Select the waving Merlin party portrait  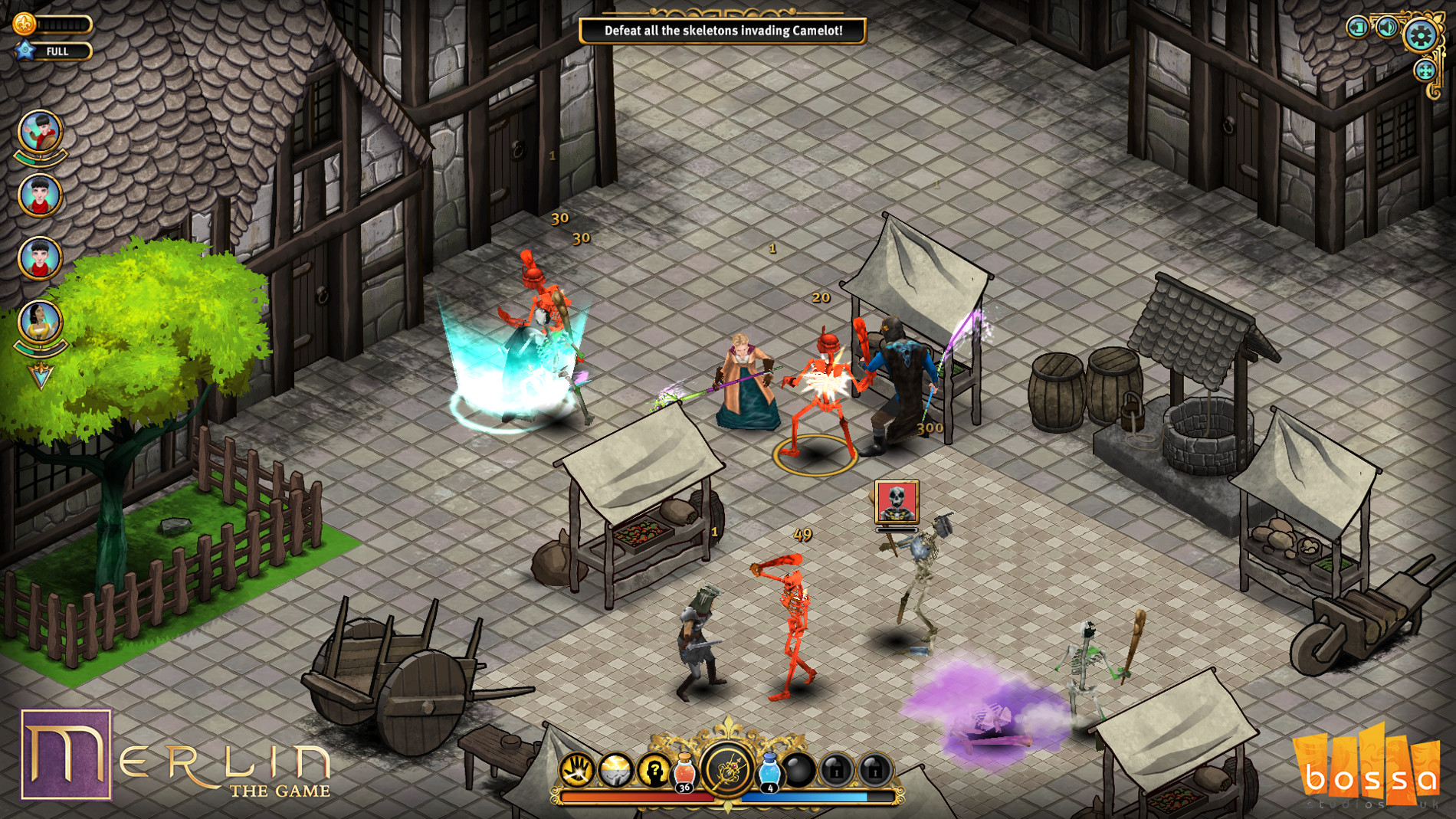click(40, 132)
